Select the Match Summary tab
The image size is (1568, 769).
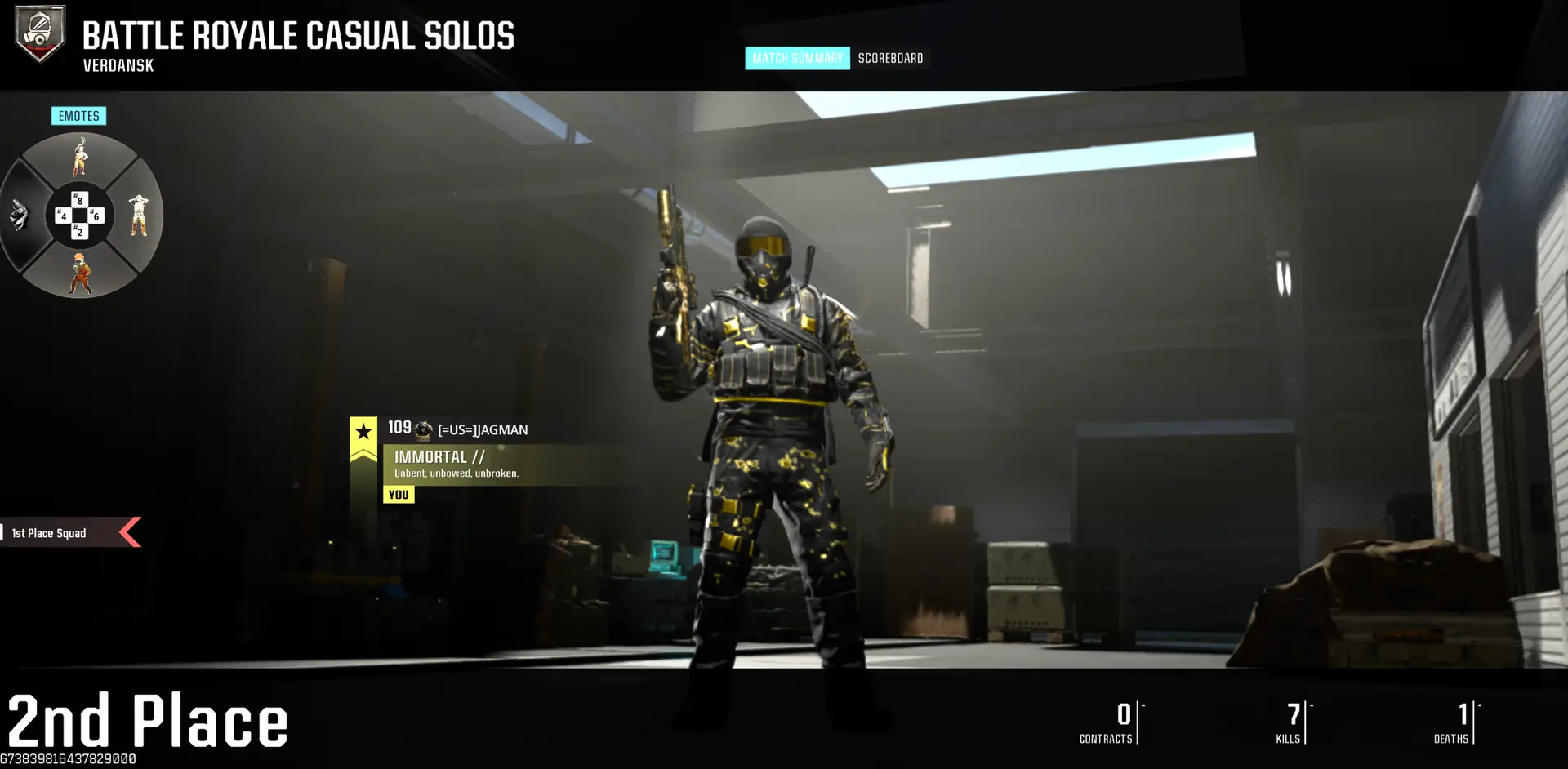click(796, 58)
